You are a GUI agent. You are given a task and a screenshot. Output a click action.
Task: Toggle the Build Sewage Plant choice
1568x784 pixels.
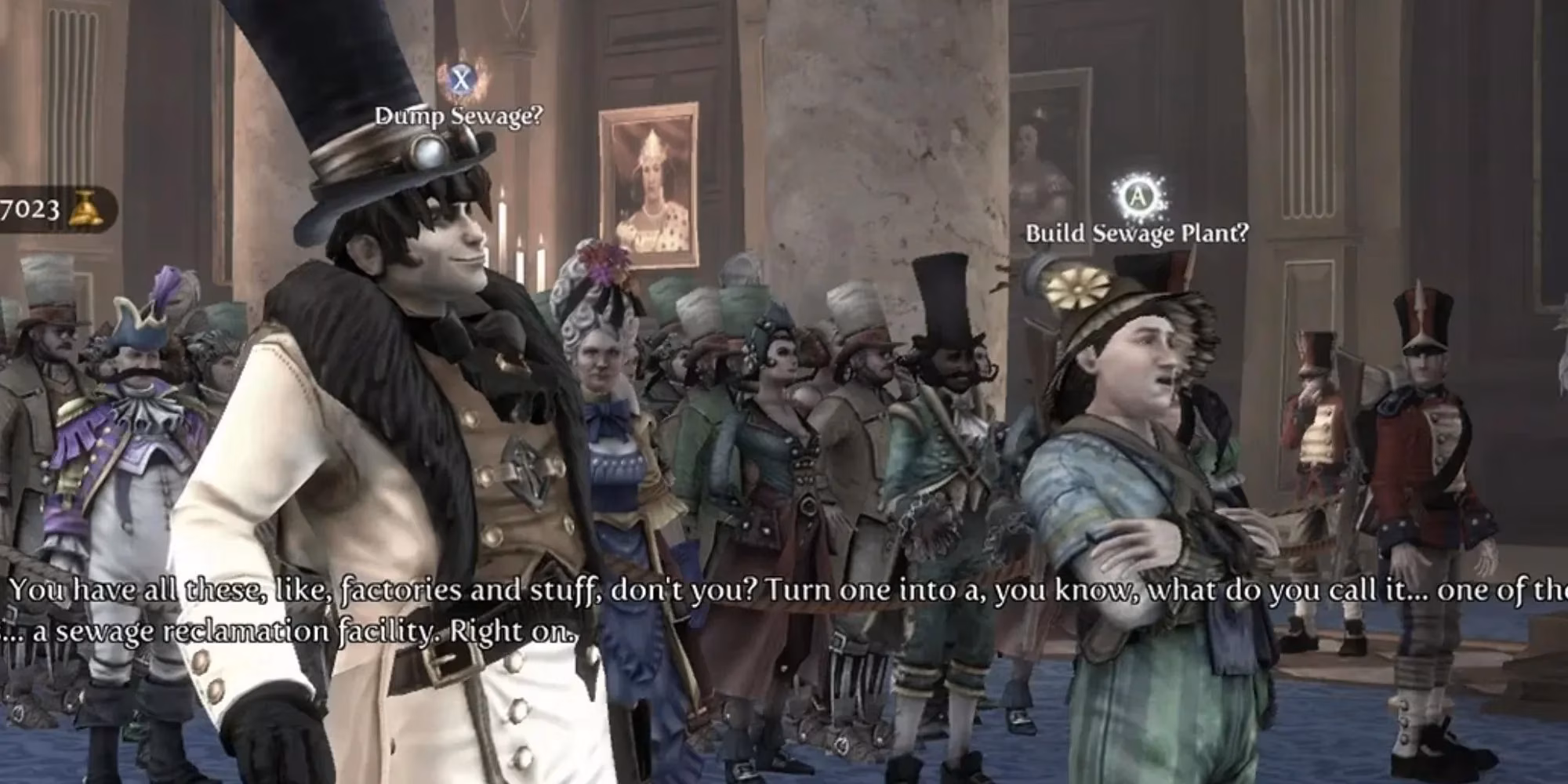pyautogui.click(x=1137, y=231)
